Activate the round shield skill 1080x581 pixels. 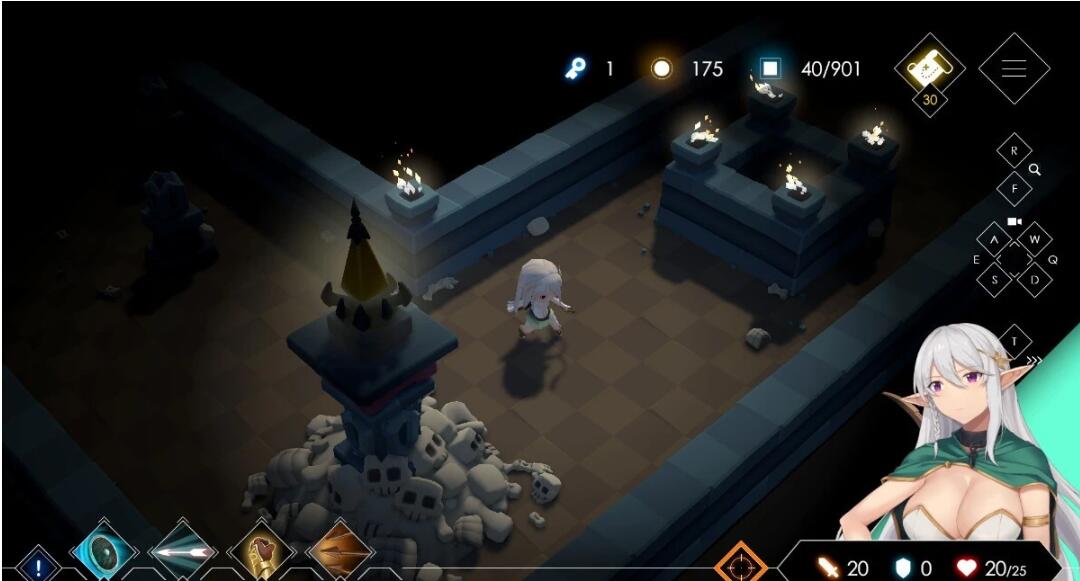pyautogui.click(x=103, y=551)
